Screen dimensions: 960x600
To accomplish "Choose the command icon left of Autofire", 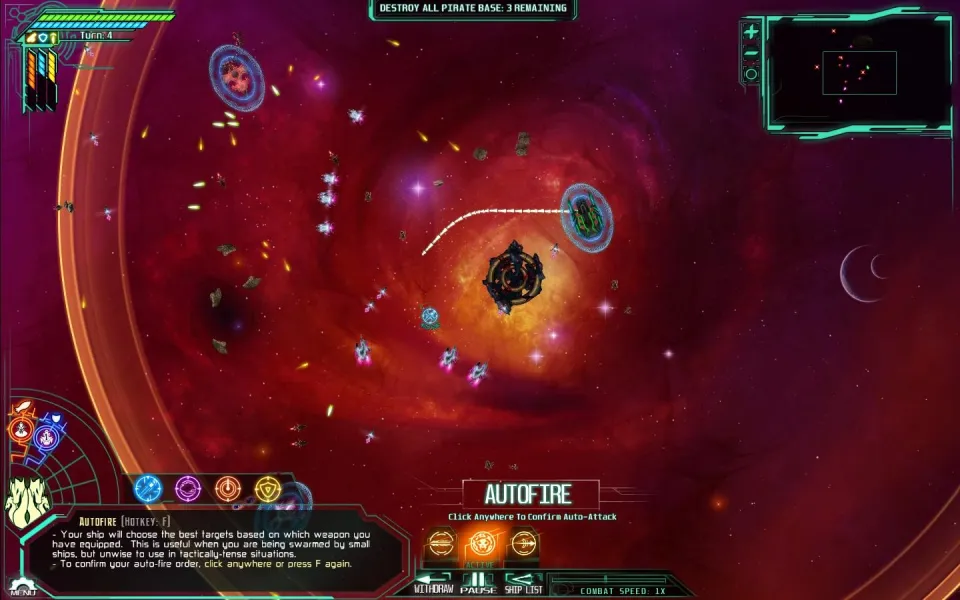I will pos(441,543).
